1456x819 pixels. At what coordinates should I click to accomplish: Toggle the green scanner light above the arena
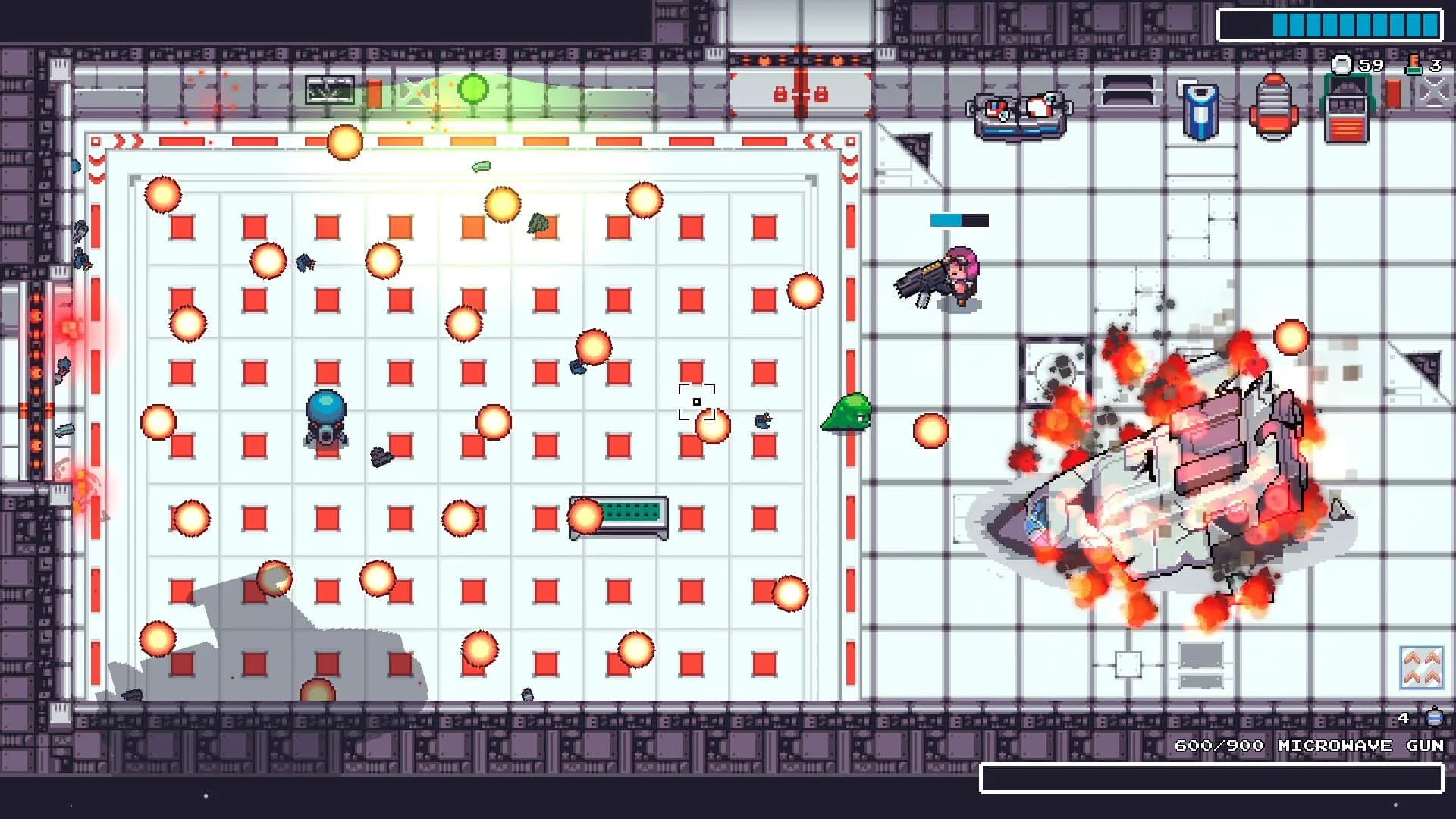tap(474, 89)
